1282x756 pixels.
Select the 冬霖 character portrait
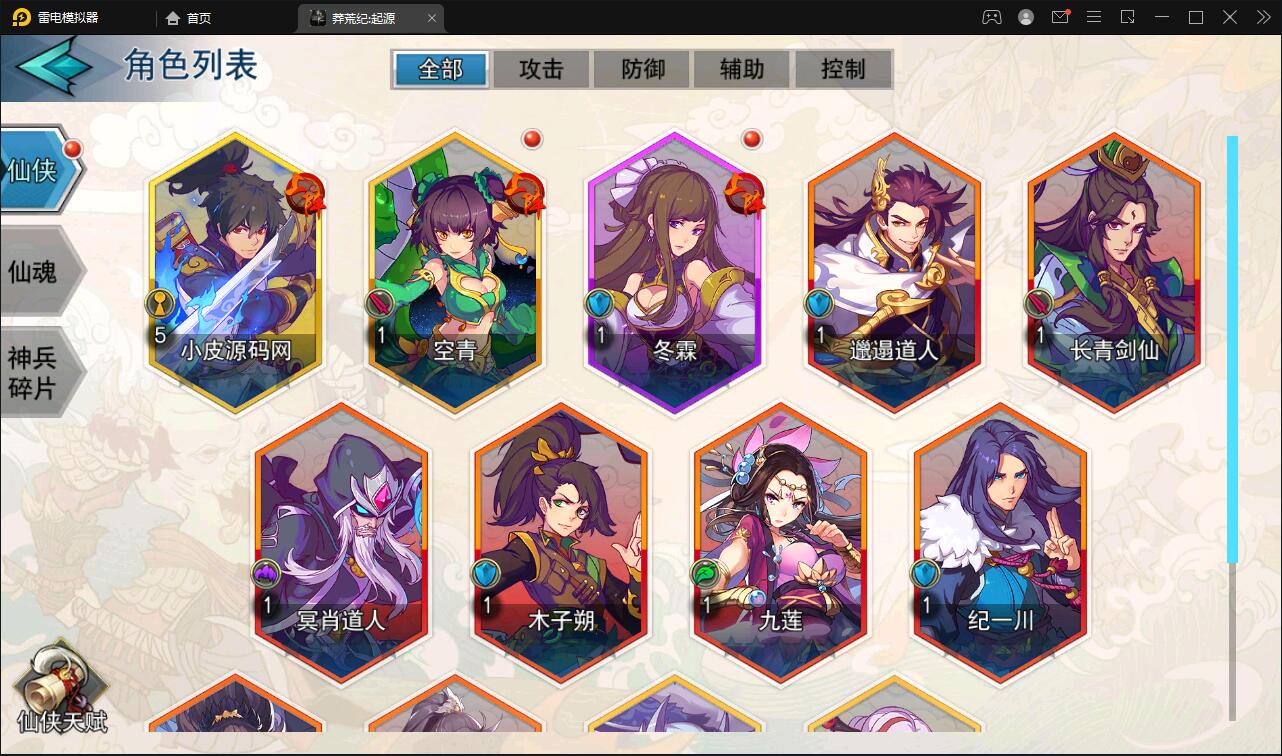click(672, 270)
